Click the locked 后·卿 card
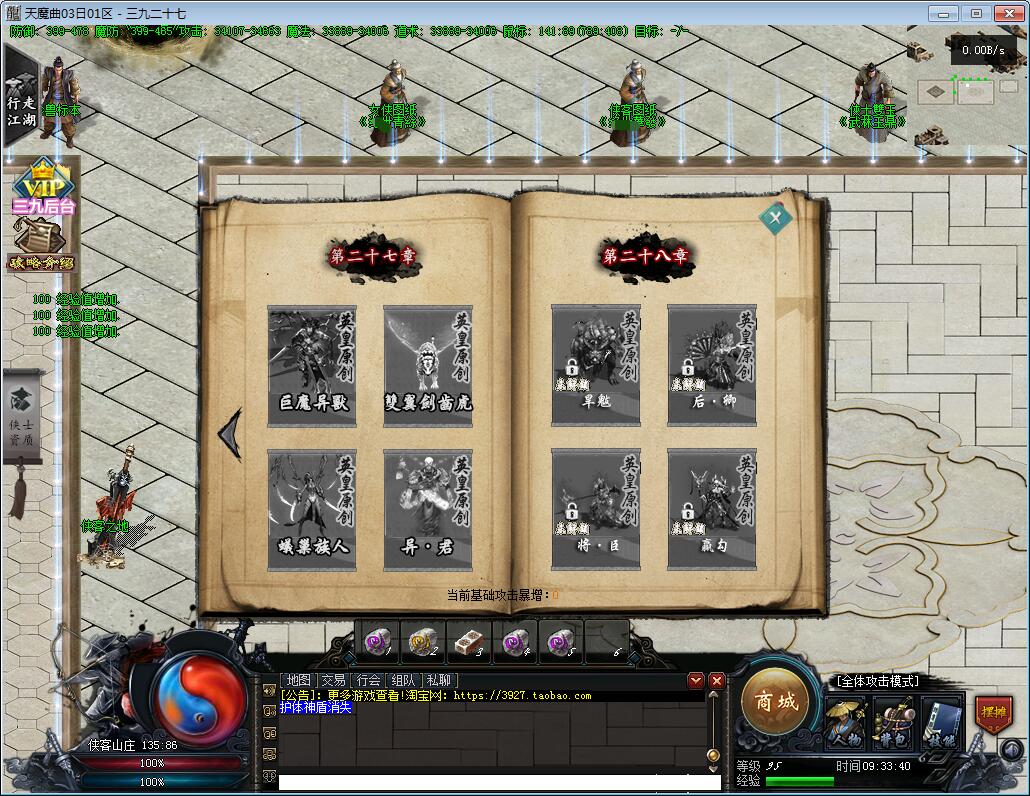Image resolution: width=1030 pixels, height=796 pixels. point(712,365)
